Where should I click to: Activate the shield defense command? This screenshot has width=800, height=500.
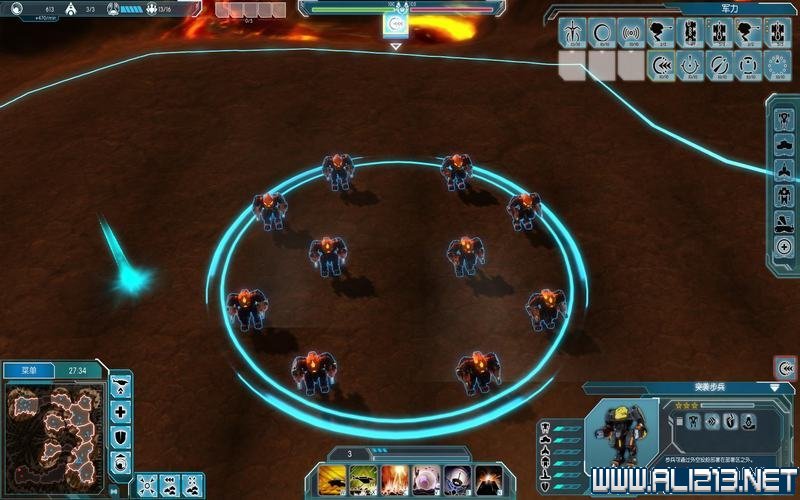[121, 436]
